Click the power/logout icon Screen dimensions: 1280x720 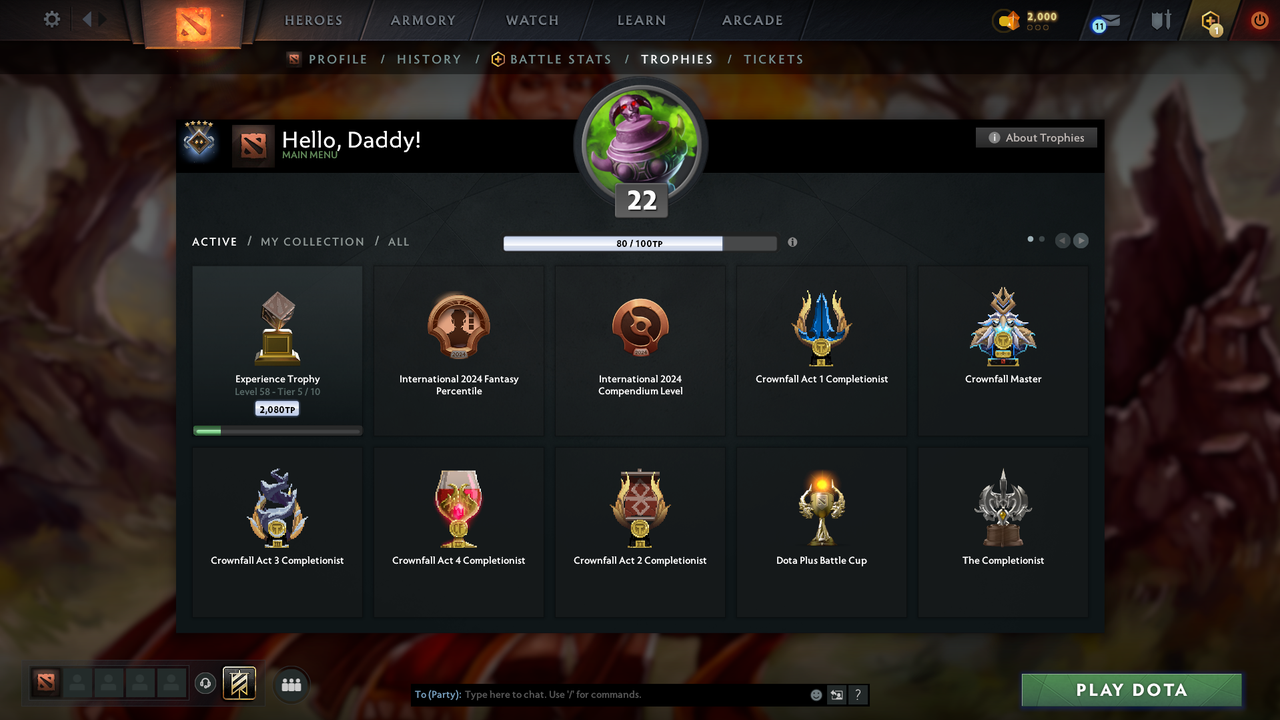pyautogui.click(x=1259, y=20)
